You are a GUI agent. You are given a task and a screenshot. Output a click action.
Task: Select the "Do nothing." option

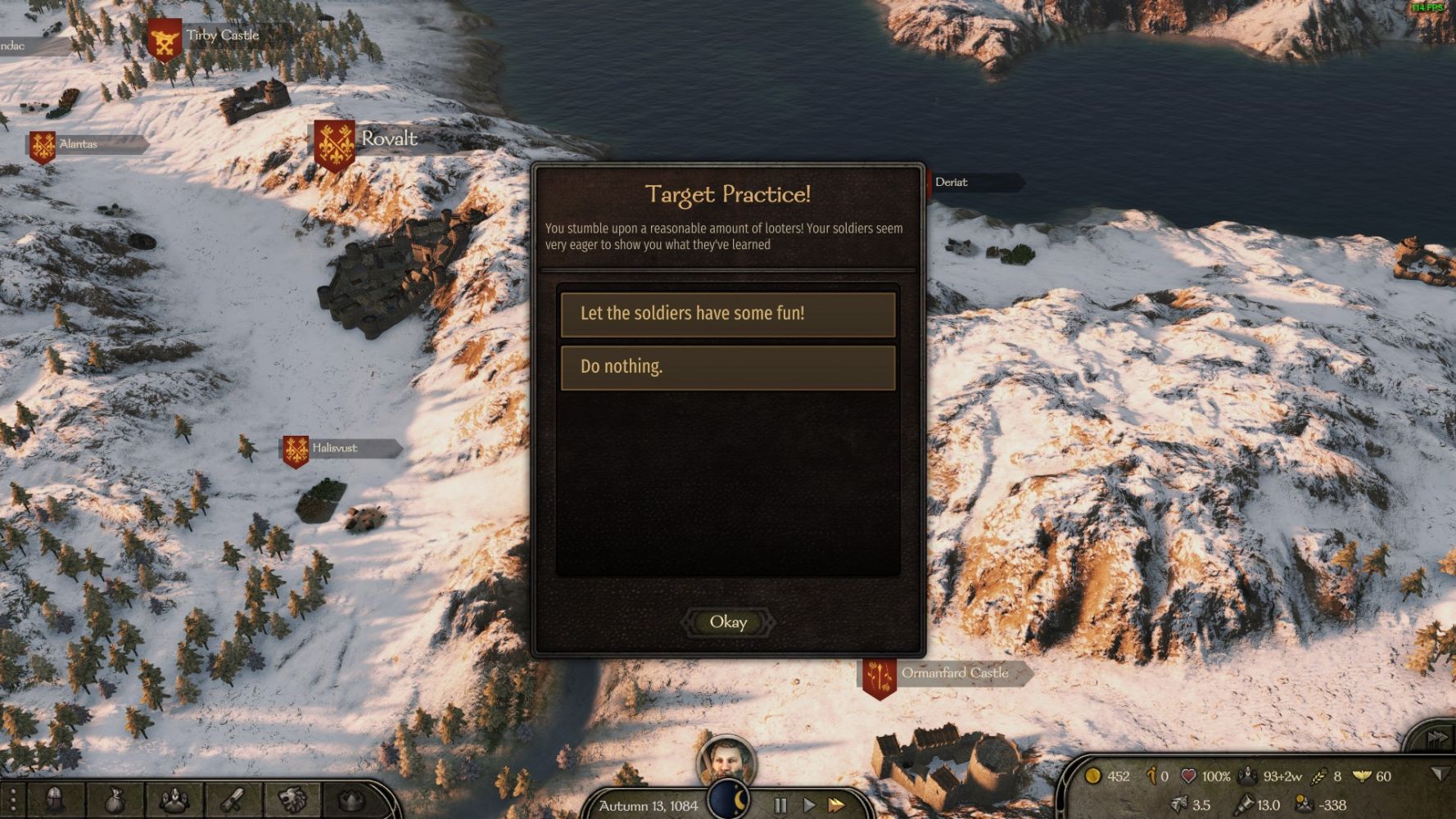point(727,367)
